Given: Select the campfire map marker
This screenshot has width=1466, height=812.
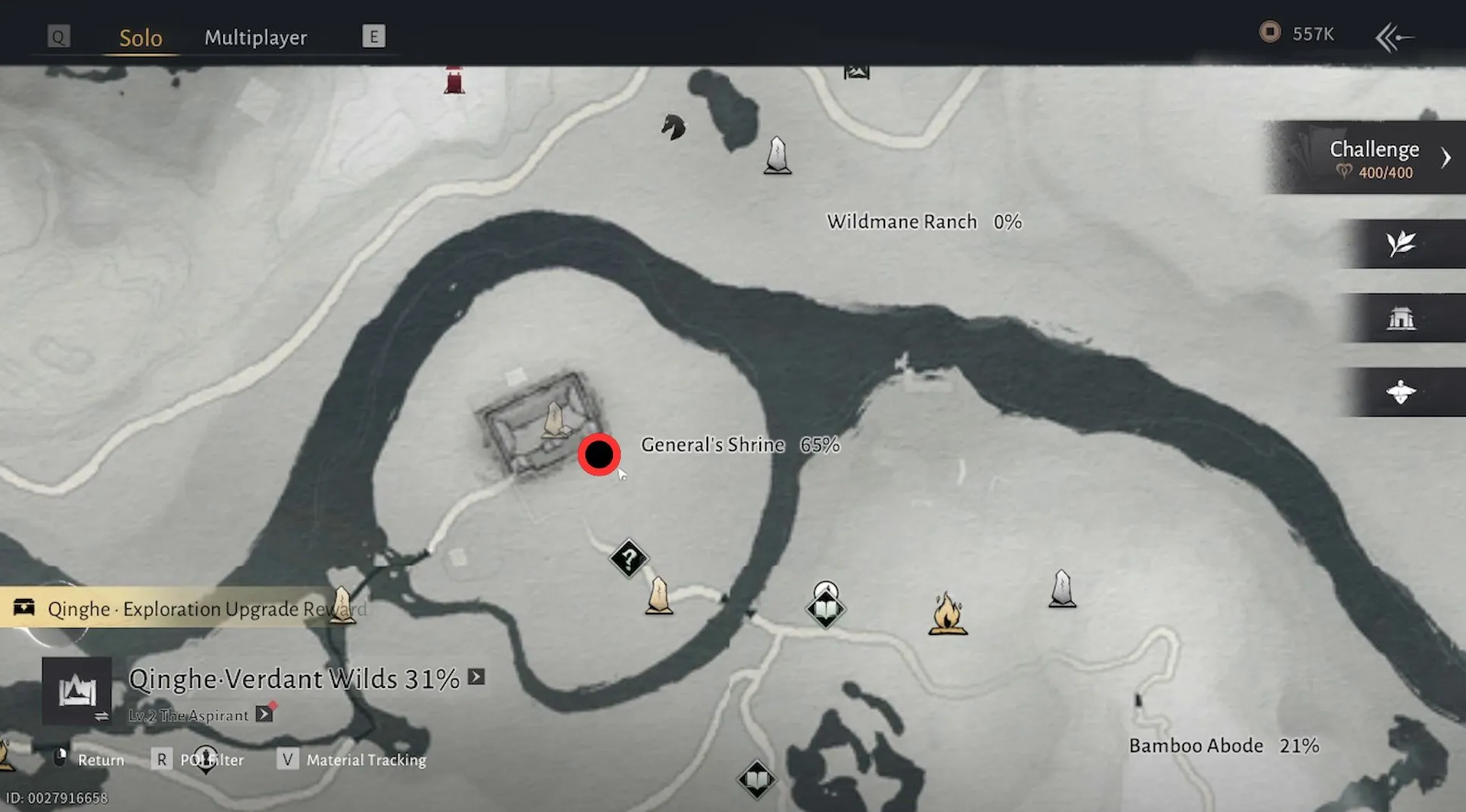Looking at the screenshot, I should click(947, 614).
